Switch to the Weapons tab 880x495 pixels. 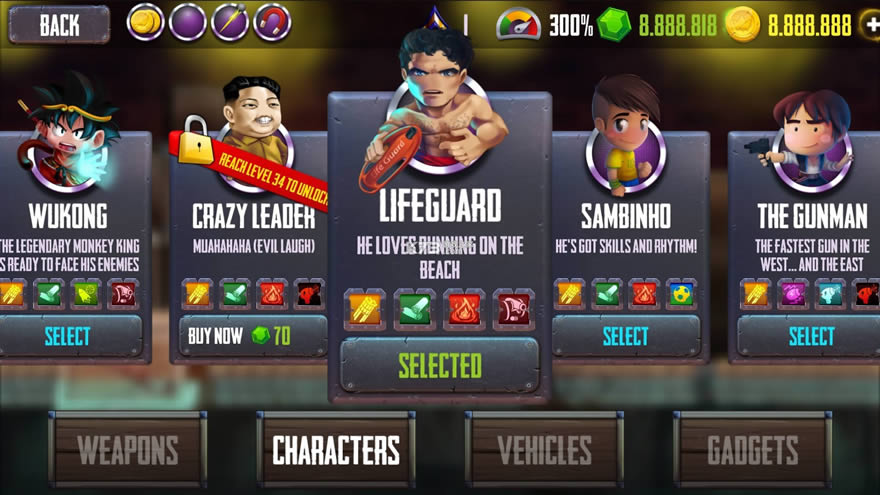click(x=128, y=450)
